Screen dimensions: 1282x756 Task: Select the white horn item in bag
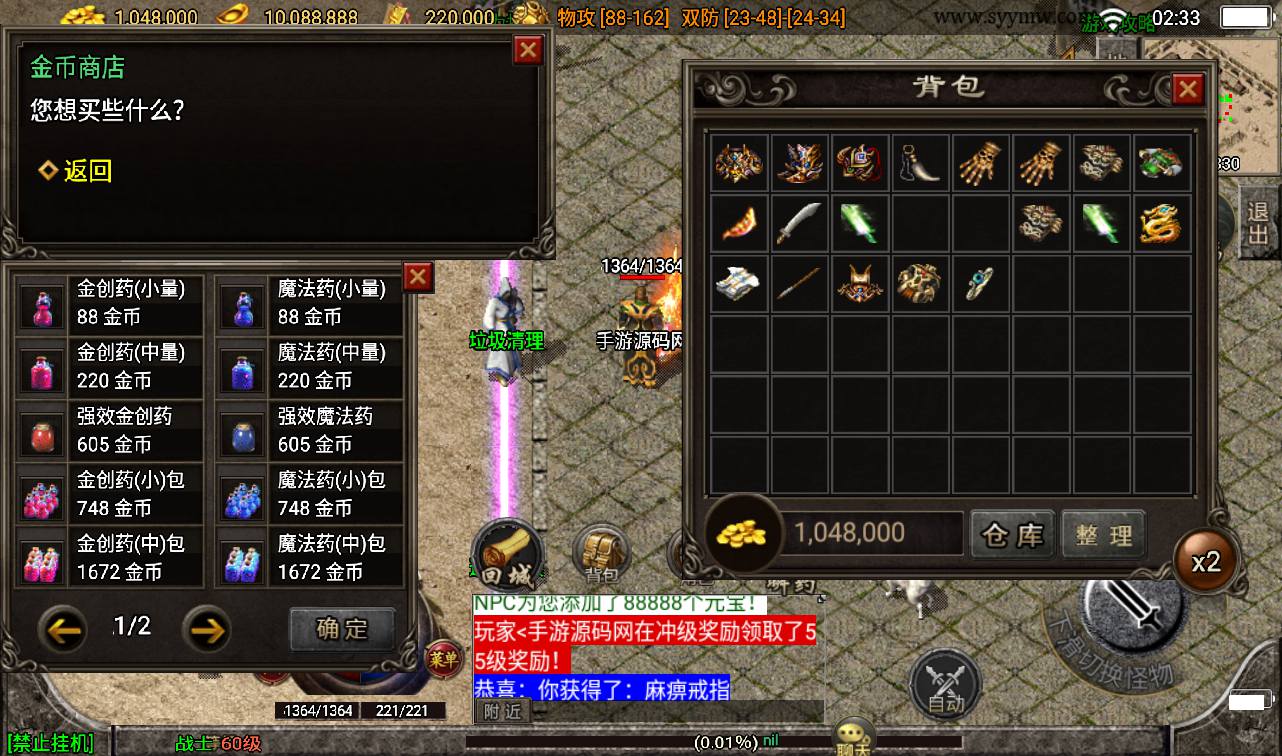coord(921,163)
